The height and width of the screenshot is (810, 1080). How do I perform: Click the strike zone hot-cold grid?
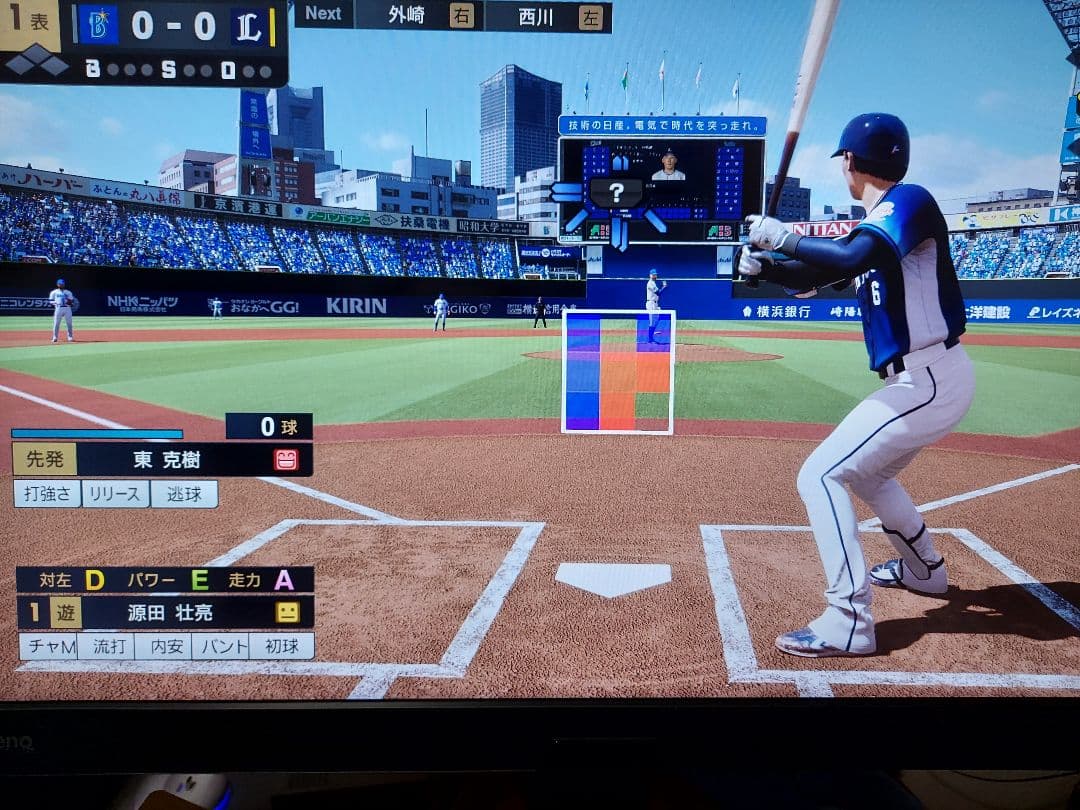coord(618,372)
